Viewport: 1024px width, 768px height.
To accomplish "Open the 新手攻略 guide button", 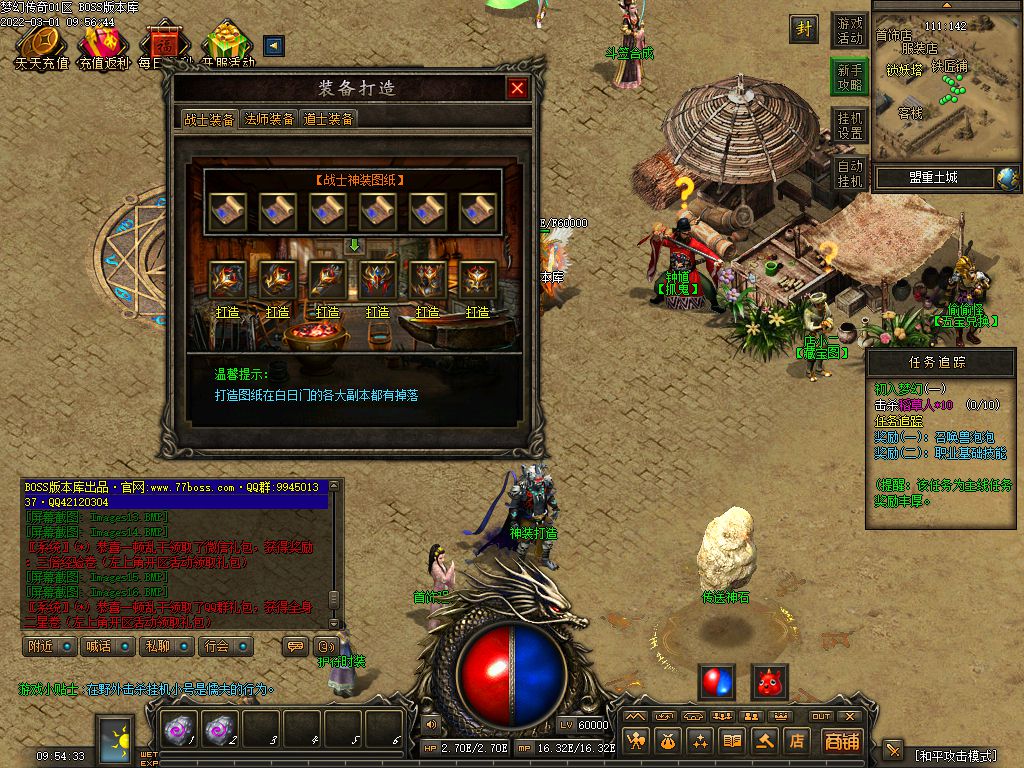I will (849, 77).
